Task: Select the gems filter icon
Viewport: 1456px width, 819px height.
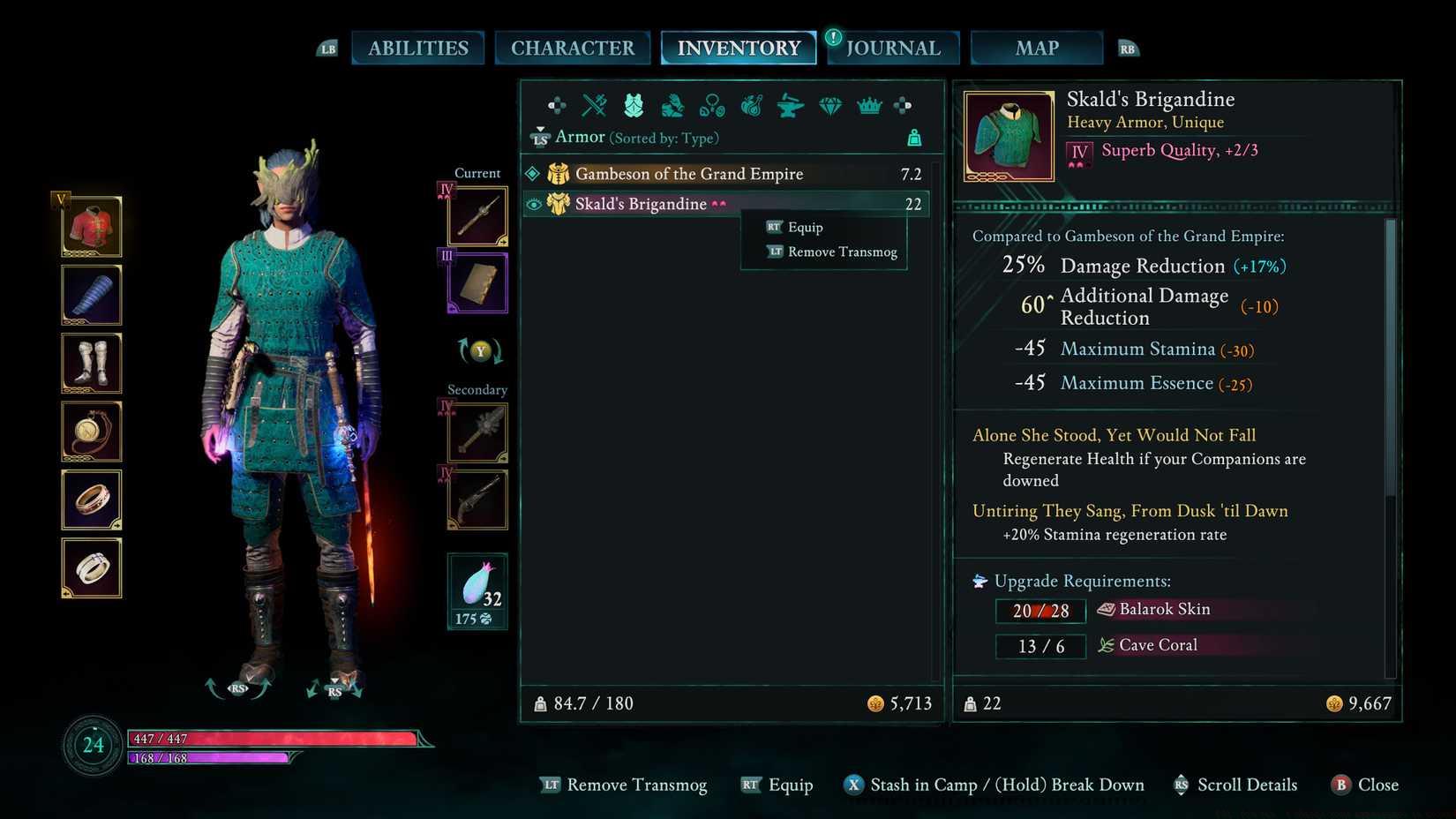Action: [829, 106]
